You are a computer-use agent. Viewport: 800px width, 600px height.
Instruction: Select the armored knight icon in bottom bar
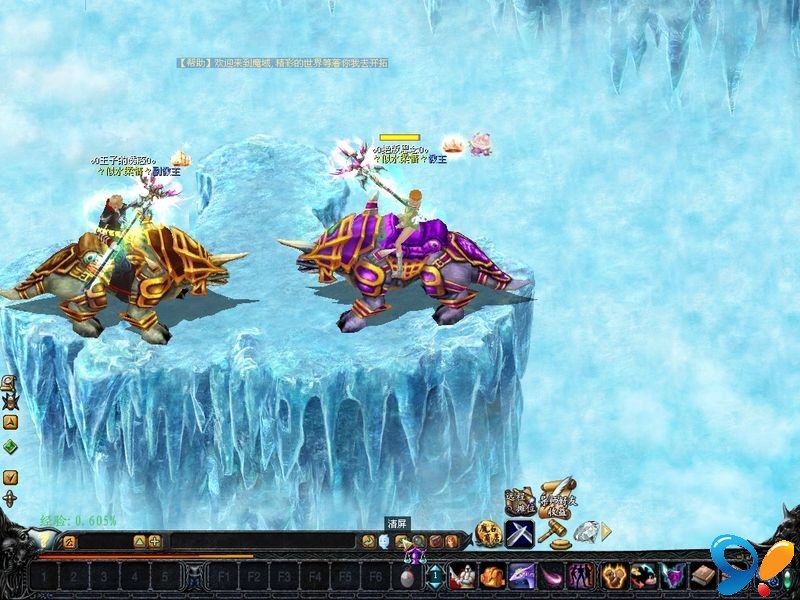point(462,576)
